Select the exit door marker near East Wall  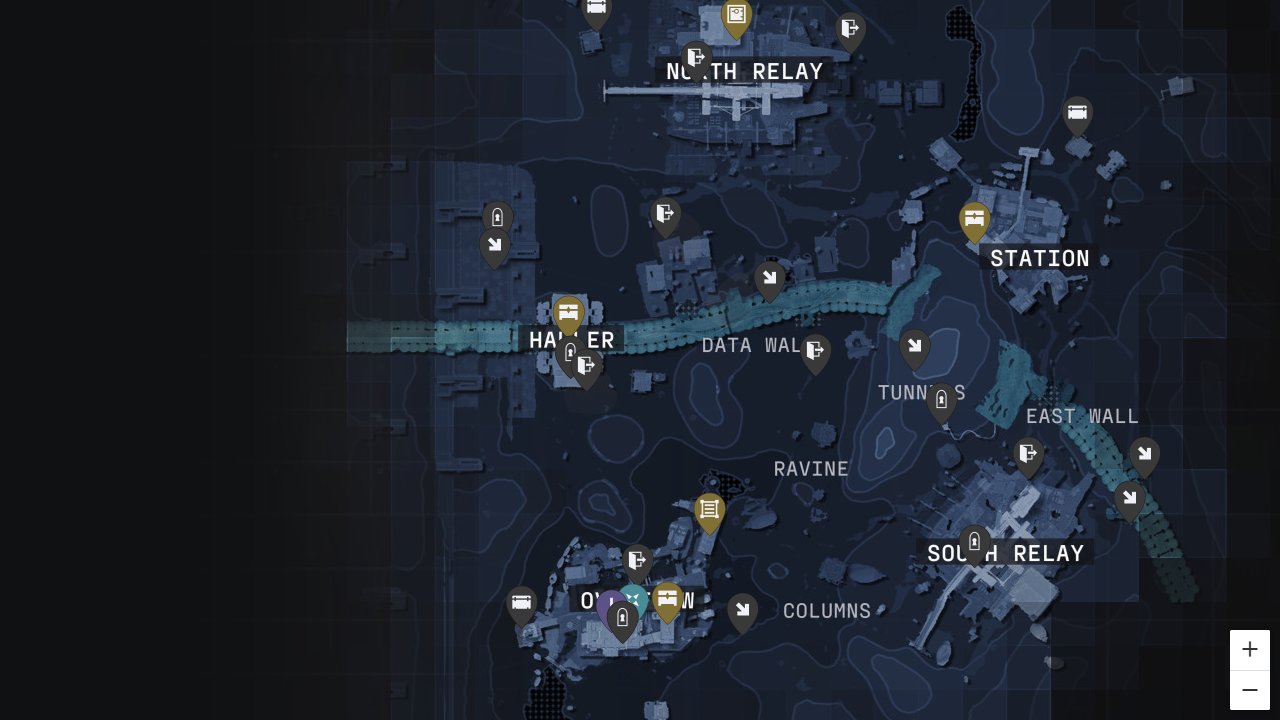tap(1028, 453)
